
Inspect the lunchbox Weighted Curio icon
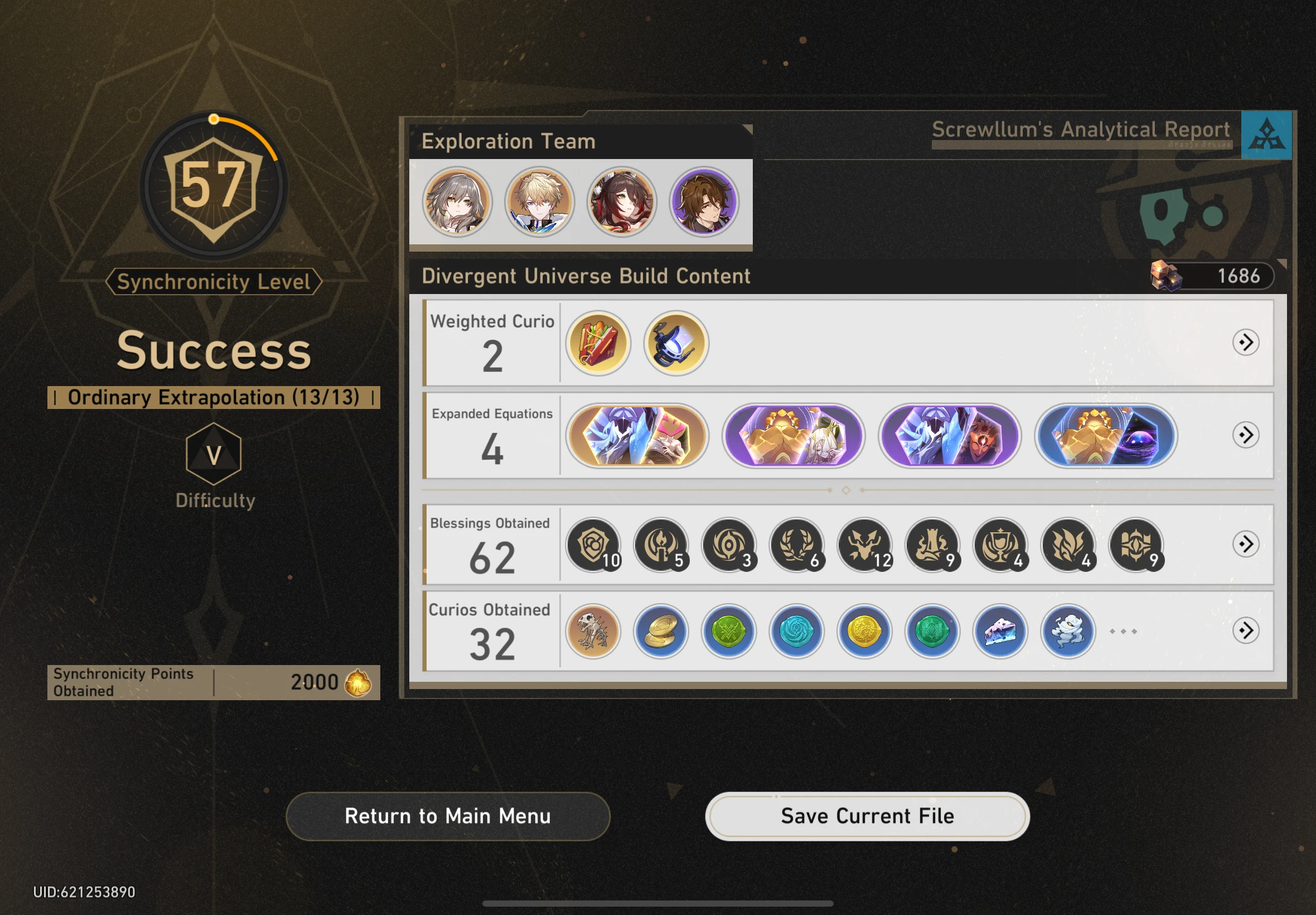point(599,343)
